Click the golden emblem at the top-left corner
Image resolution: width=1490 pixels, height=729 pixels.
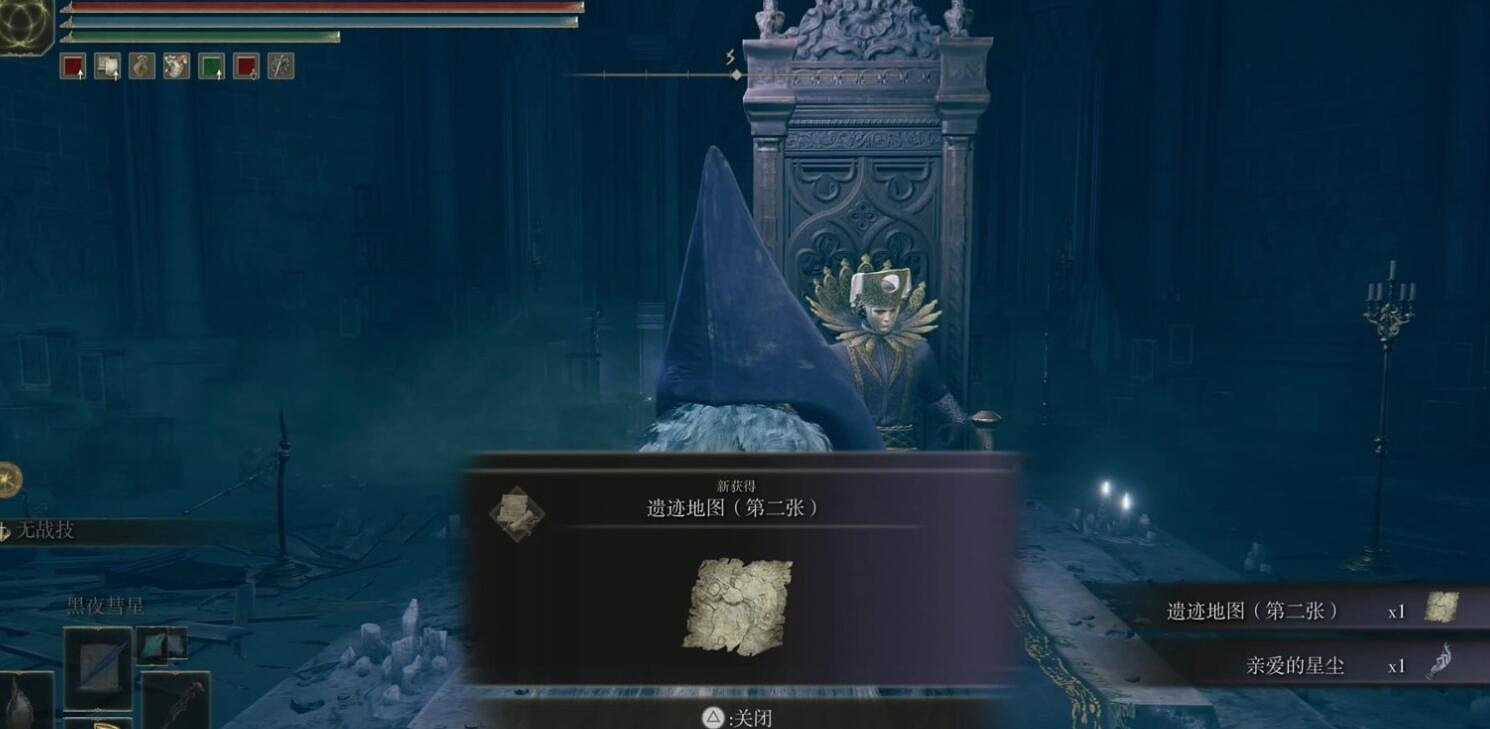pos(22,24)
